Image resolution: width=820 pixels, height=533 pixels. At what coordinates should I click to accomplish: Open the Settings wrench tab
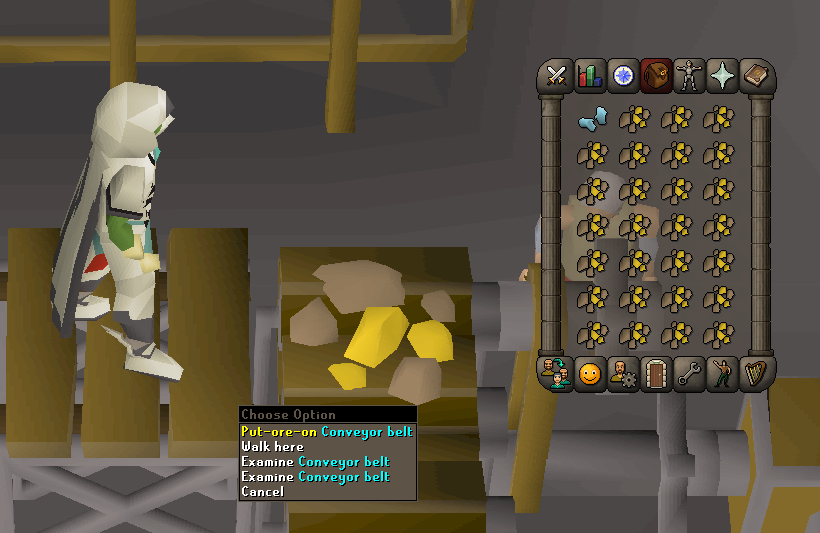[690, 374]
